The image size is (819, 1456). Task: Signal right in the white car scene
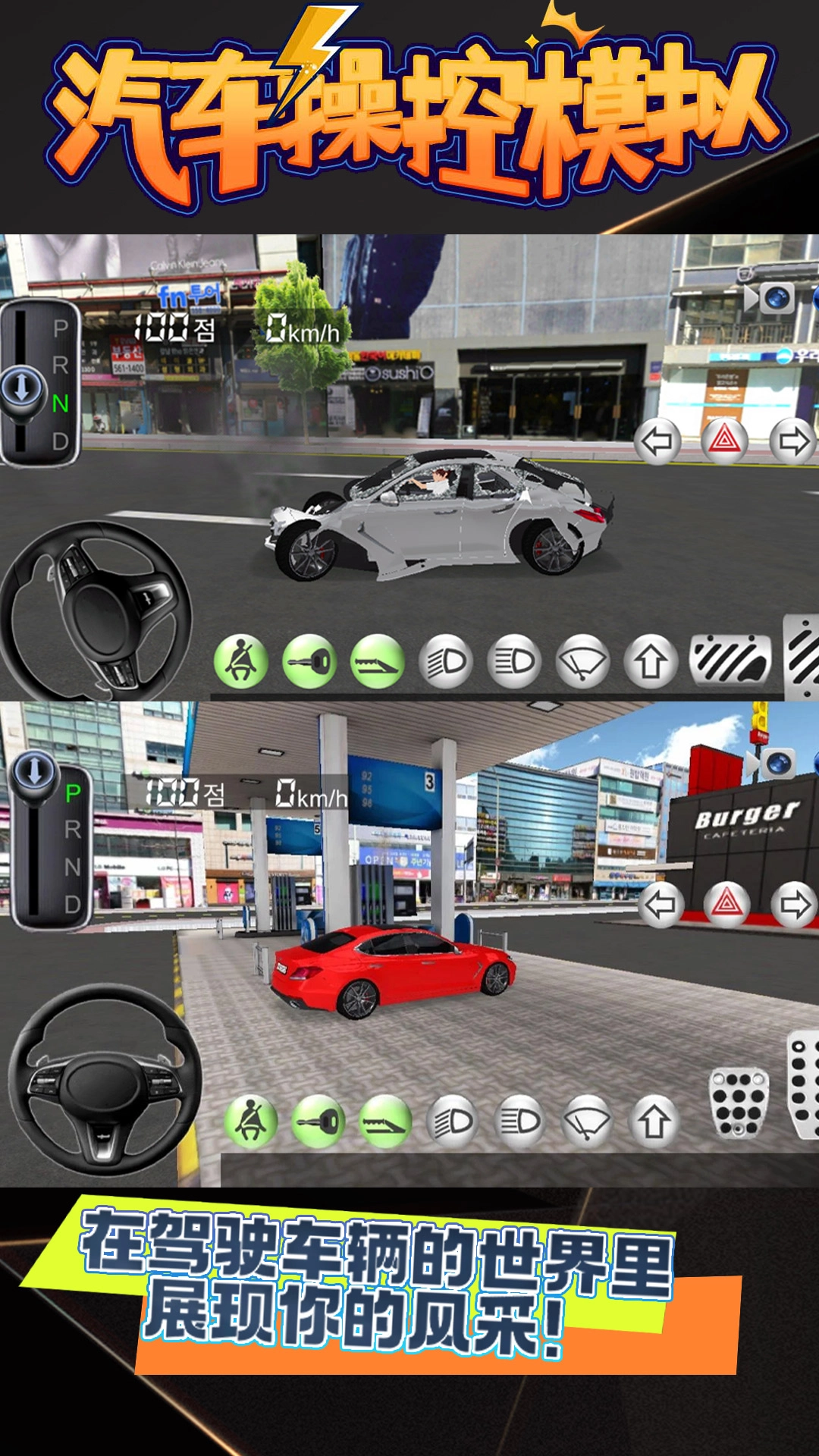click(x=793, y=441)
